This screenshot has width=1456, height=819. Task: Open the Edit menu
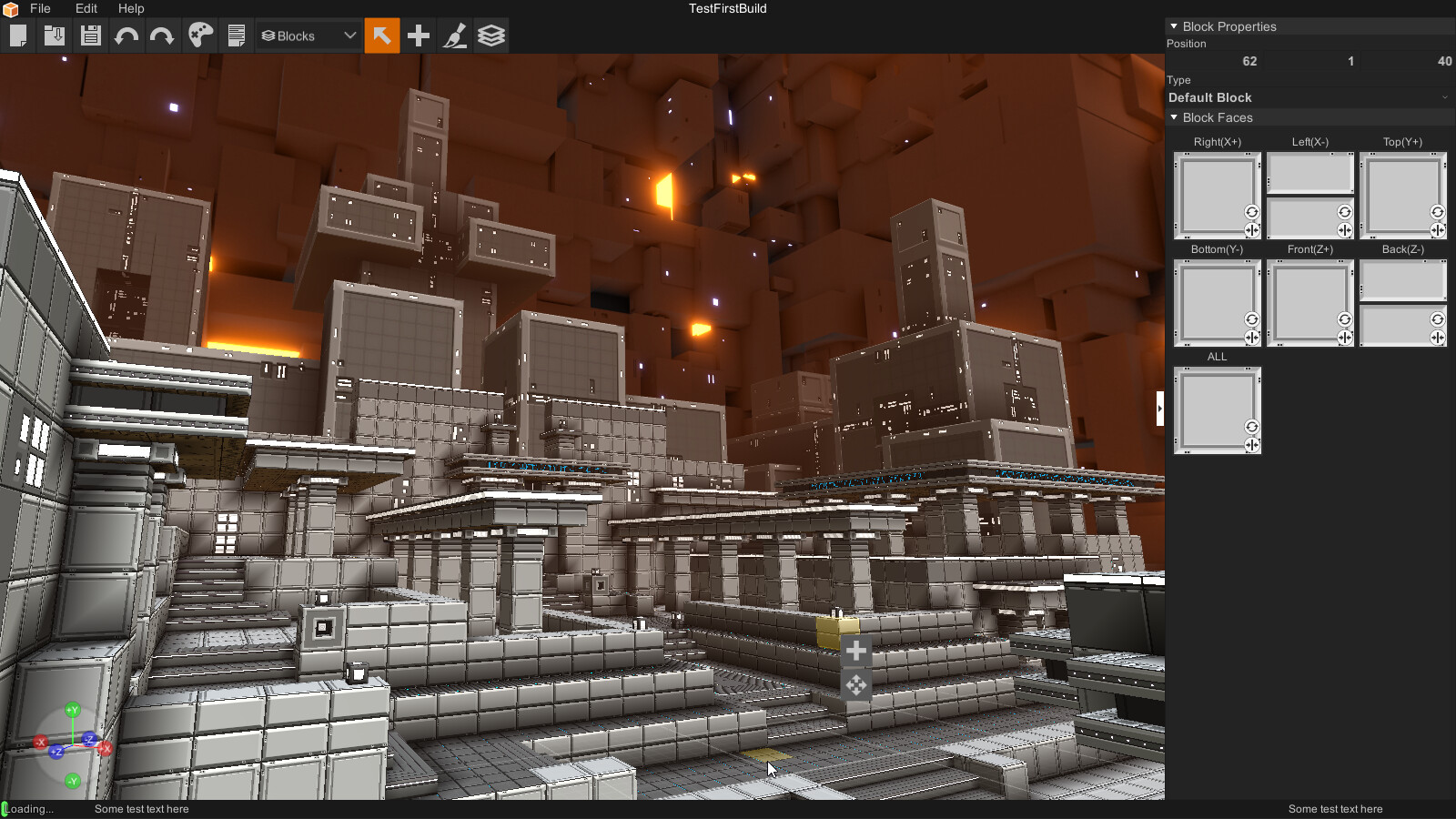coord(86,8)
